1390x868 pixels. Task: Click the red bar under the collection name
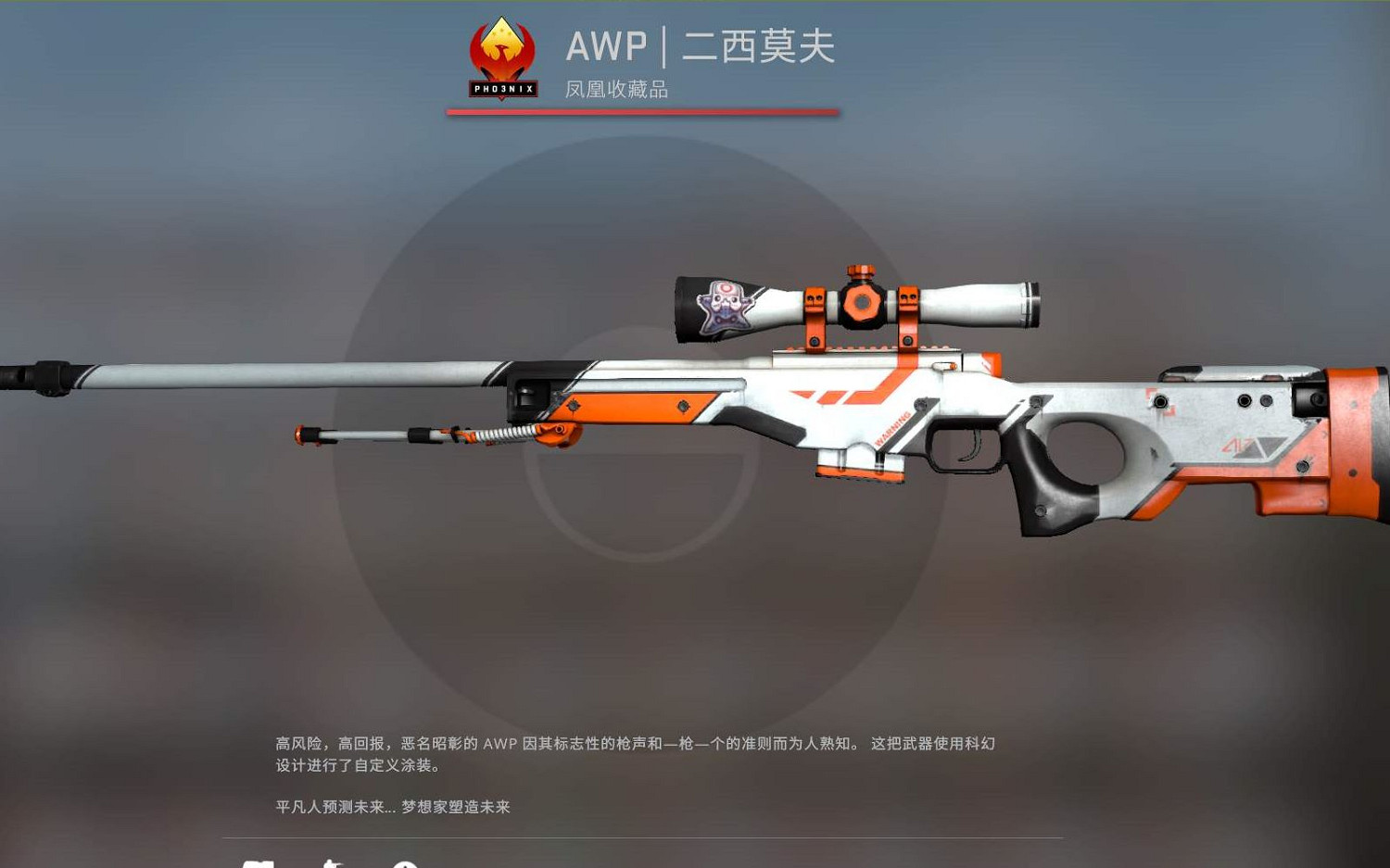pos(646,111)
